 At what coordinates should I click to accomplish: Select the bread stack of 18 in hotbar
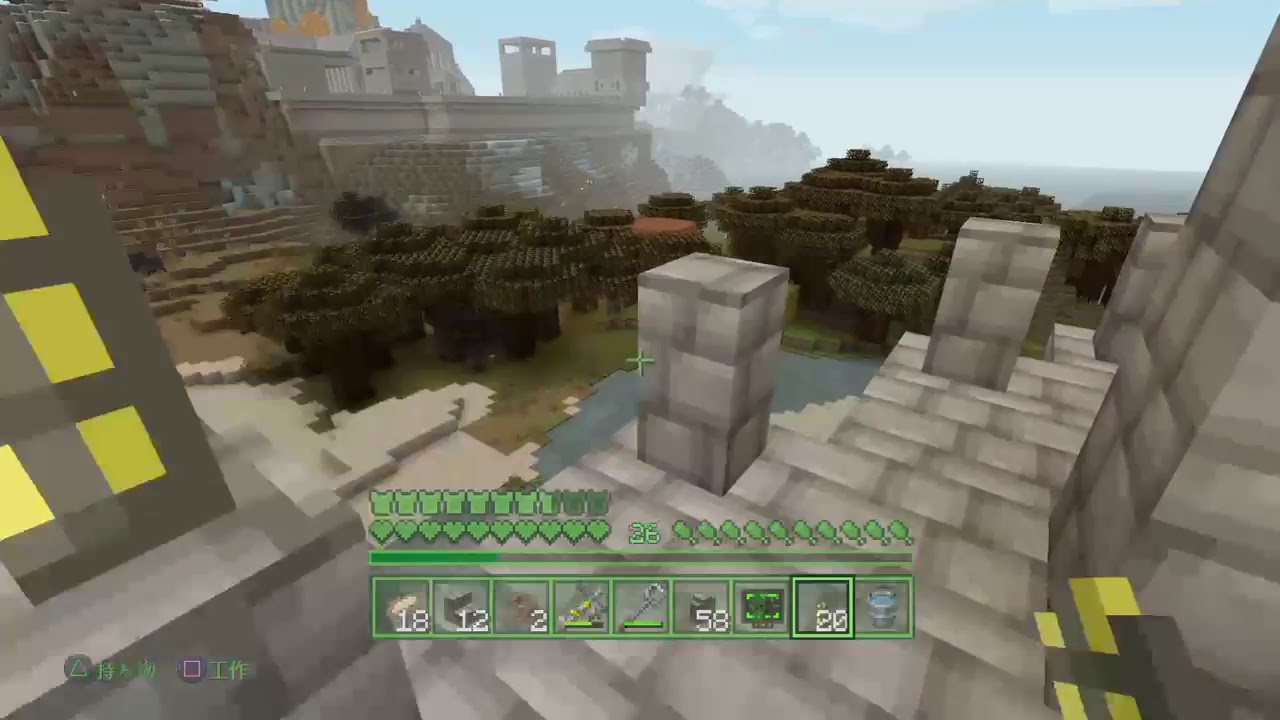[x=400, y=605]
